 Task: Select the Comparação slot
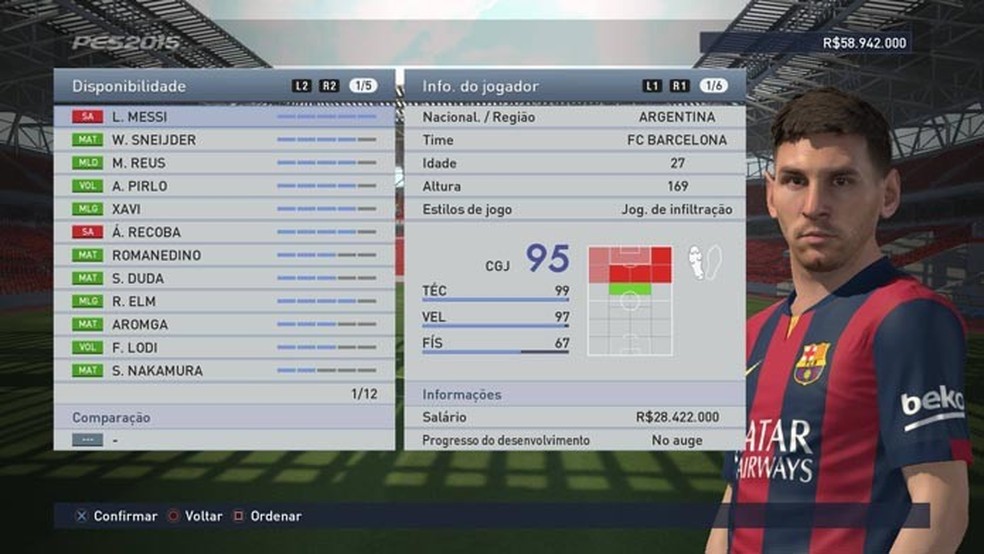tap(224, 439)
